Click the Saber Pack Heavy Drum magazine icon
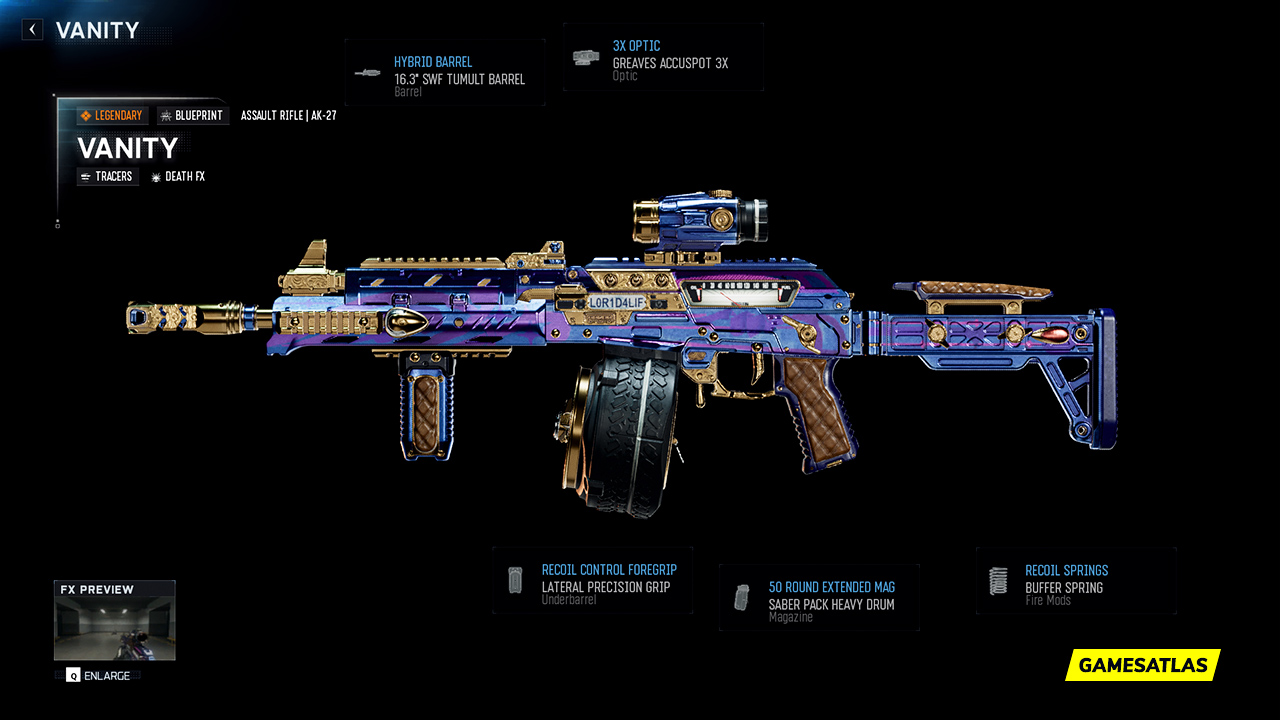This screenshot has width=1280, height=720. [740, 596]
